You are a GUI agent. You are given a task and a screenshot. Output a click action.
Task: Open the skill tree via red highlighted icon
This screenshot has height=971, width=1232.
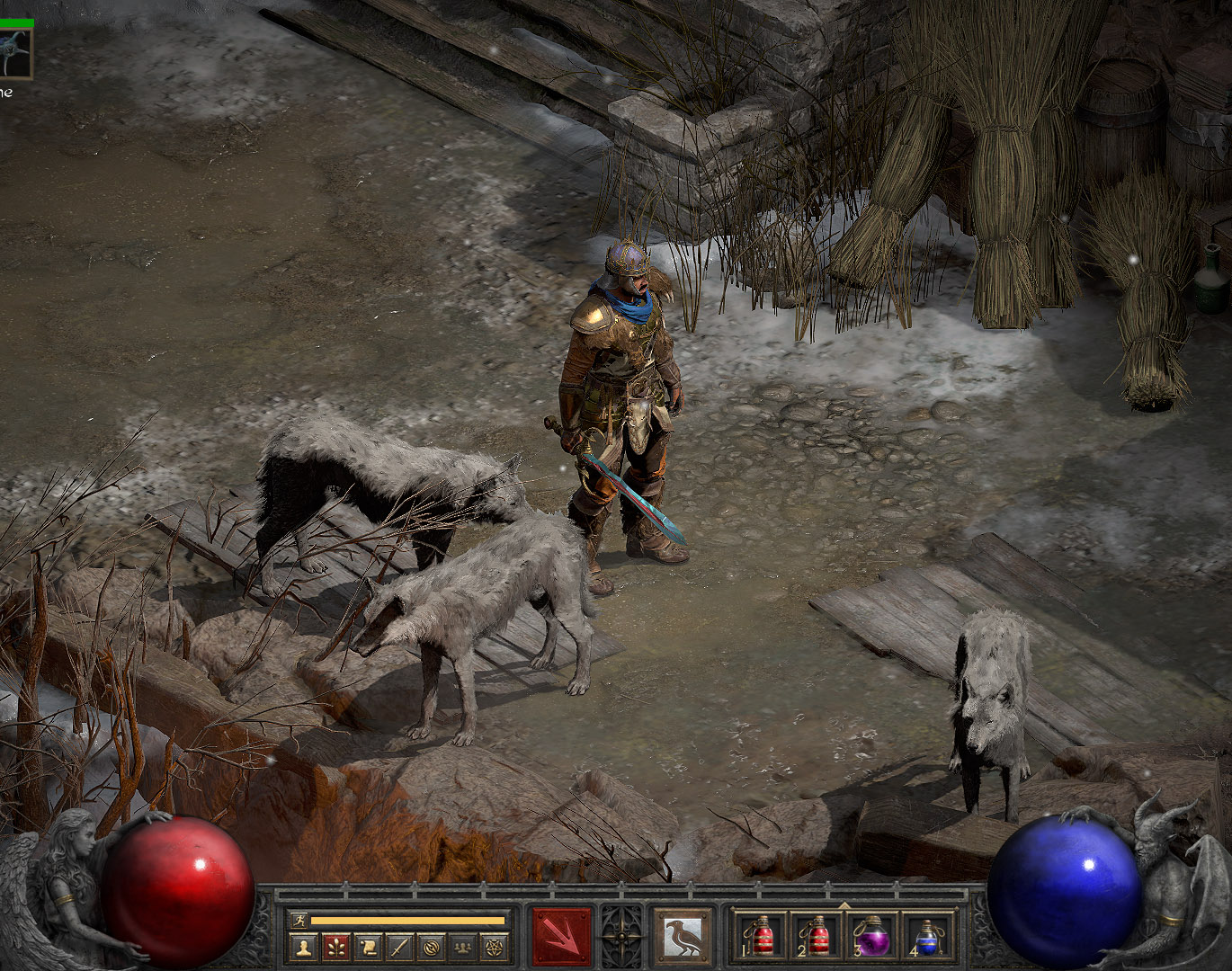tap(335, 946)
